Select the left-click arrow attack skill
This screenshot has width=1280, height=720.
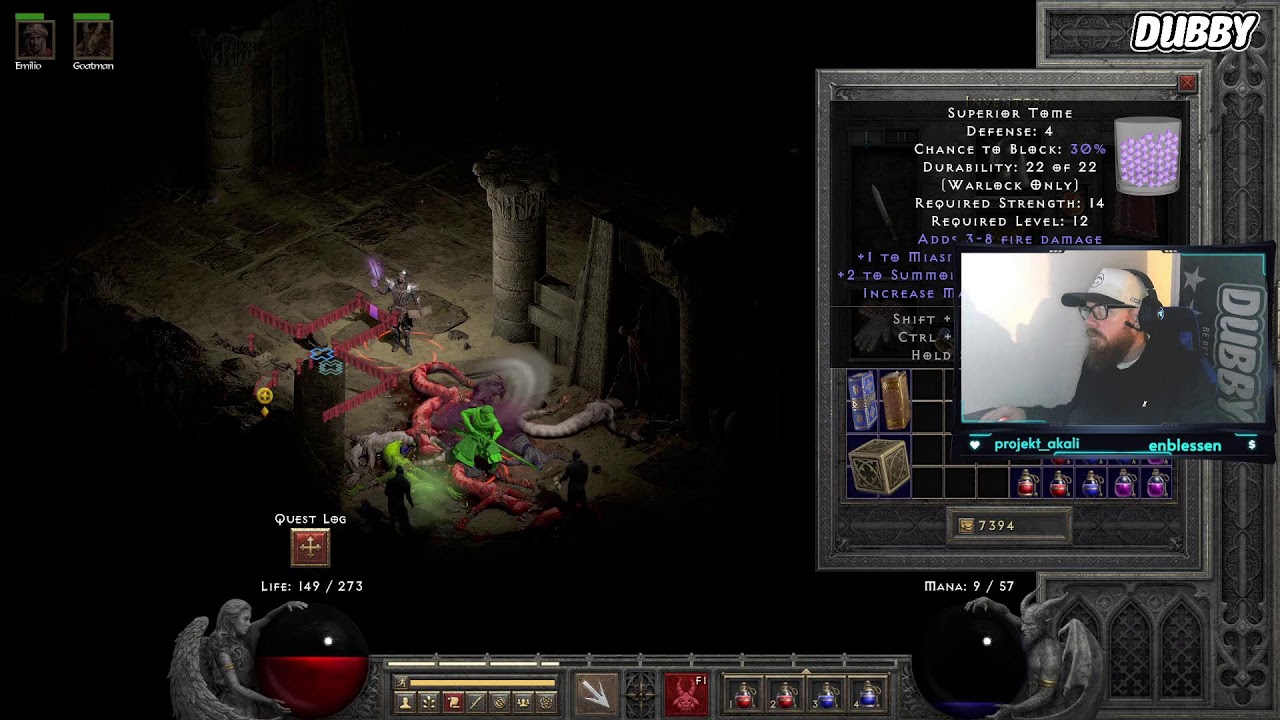(x=596, y=694)
